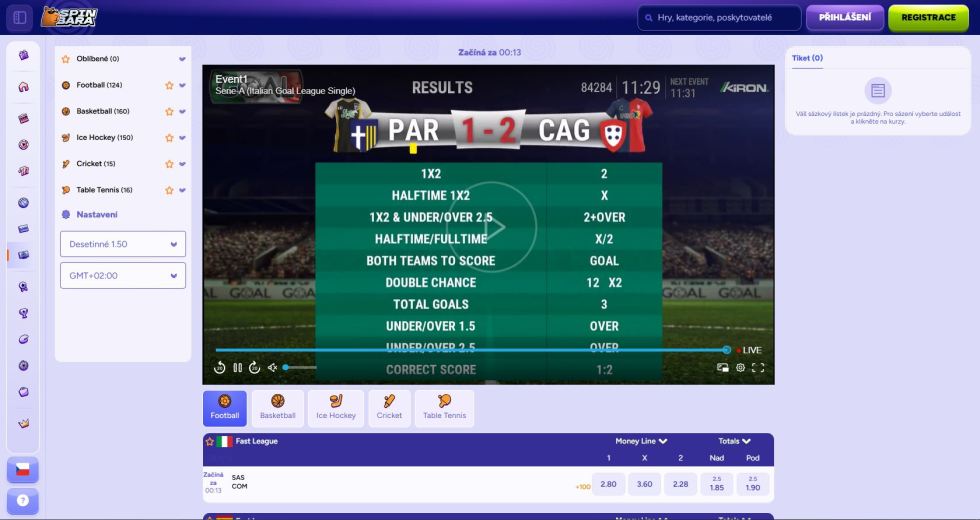Viewport: 980px width, 520px height.
Task: Bet on home win at 2.80
Action: tap(609, 484)
